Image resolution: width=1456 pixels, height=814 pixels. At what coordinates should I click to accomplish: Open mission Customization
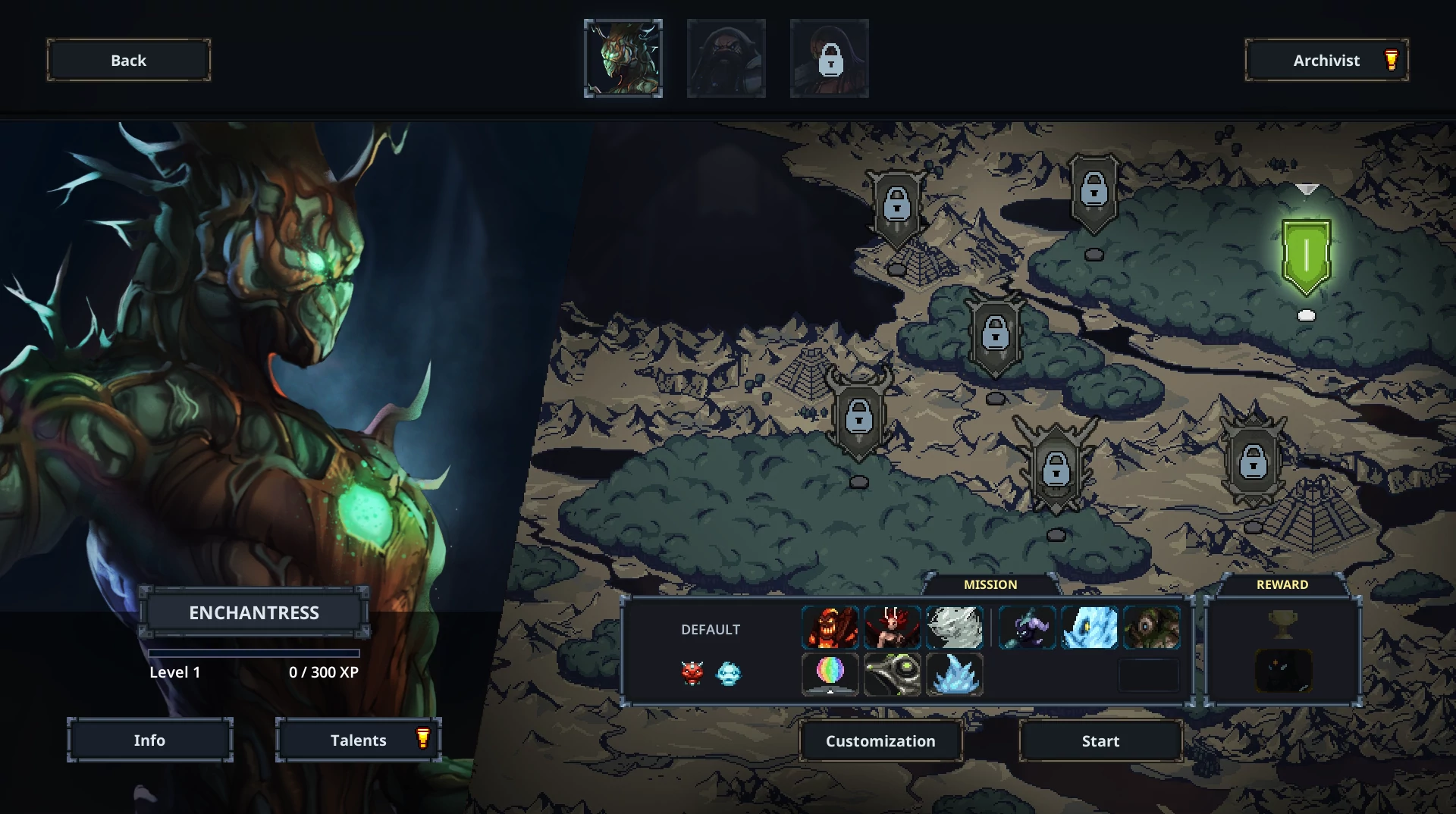point(880,740)
